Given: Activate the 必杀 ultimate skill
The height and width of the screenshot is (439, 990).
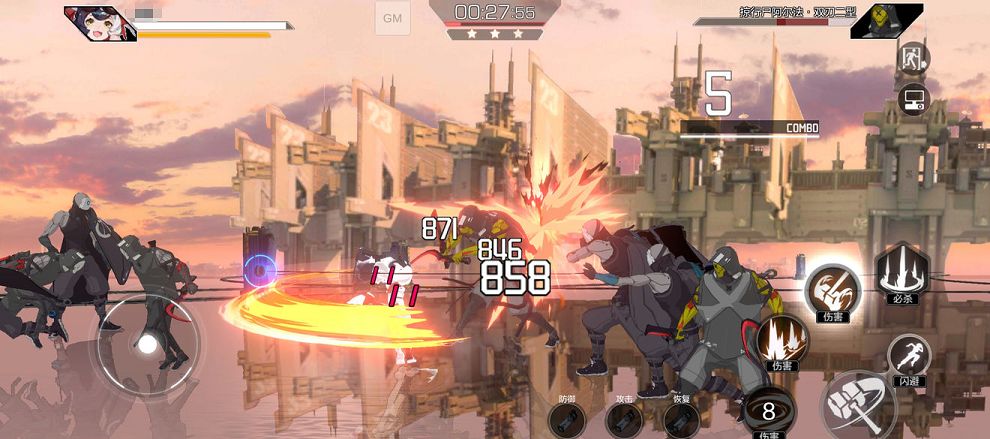Looking at the screenshot, I should pos(903,268).
